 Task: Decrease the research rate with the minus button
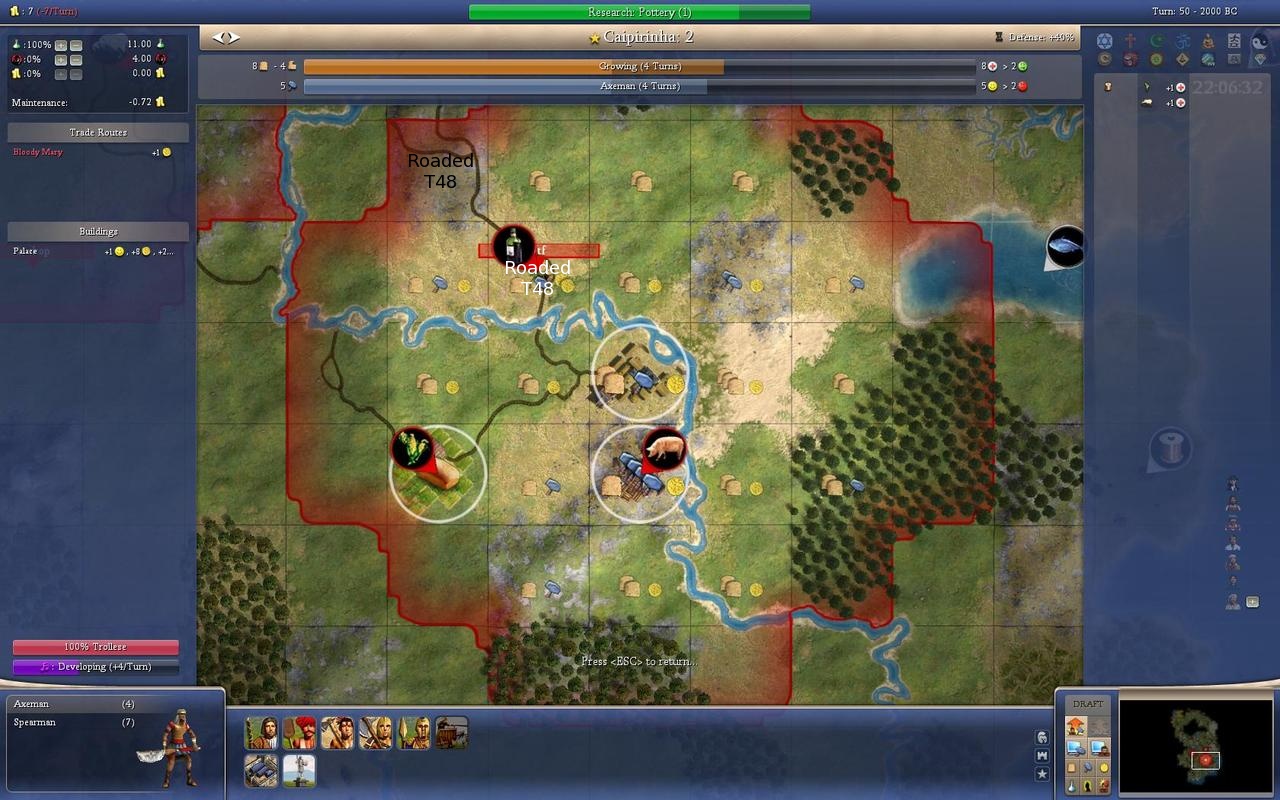pos(76,45)
